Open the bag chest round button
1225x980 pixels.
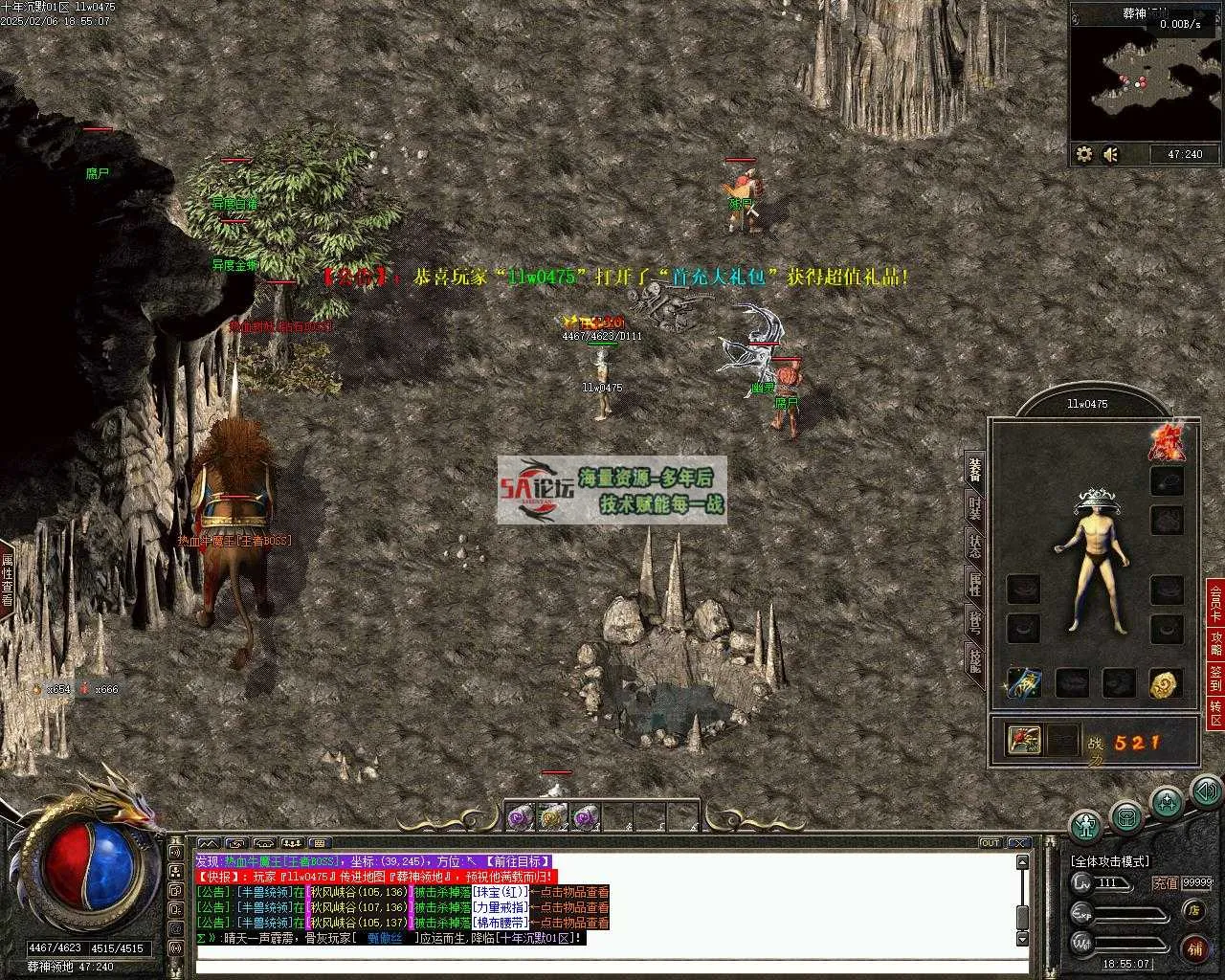1126,816
